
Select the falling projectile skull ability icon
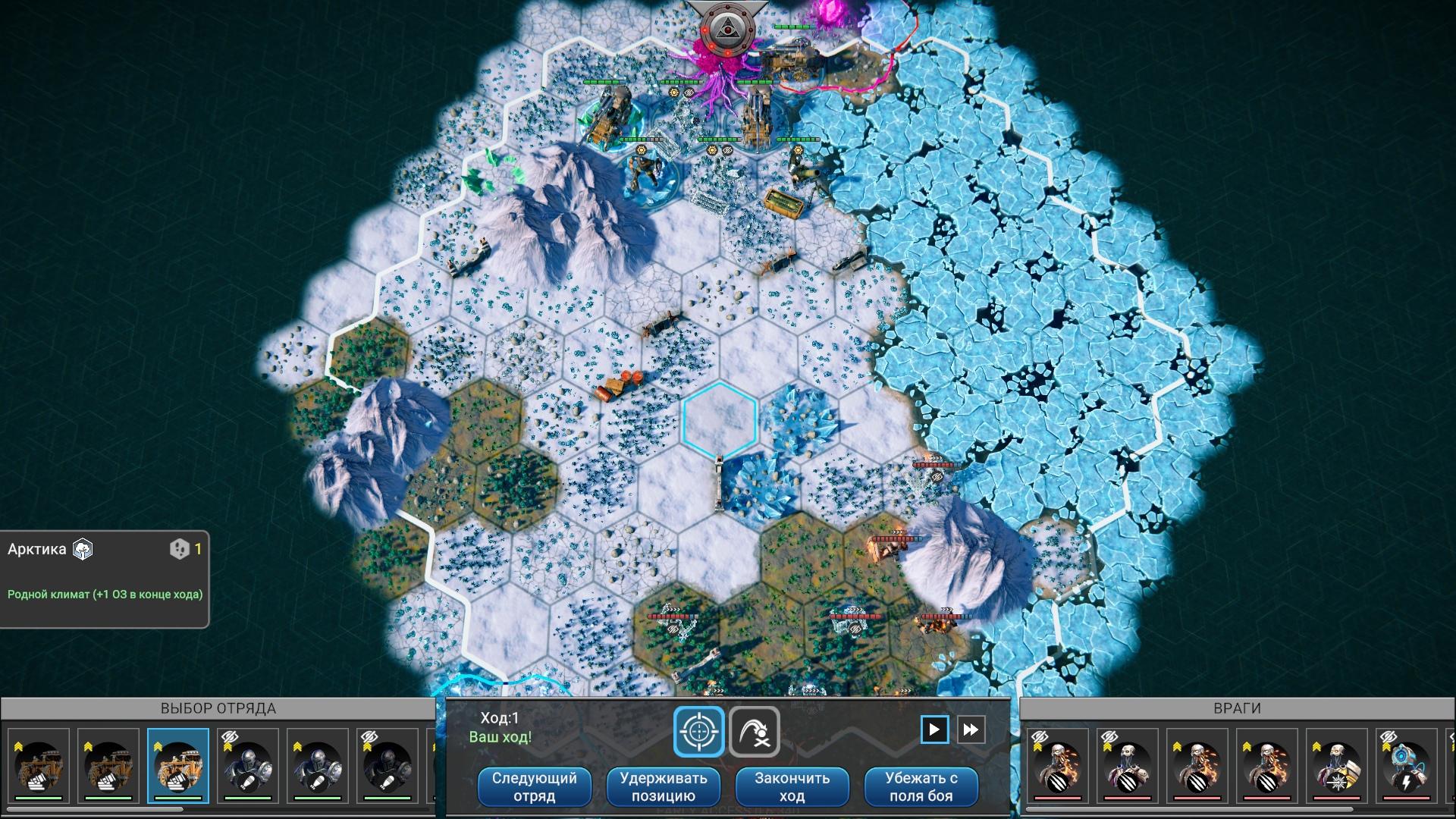pyautogui.click(x=755, y=732)
